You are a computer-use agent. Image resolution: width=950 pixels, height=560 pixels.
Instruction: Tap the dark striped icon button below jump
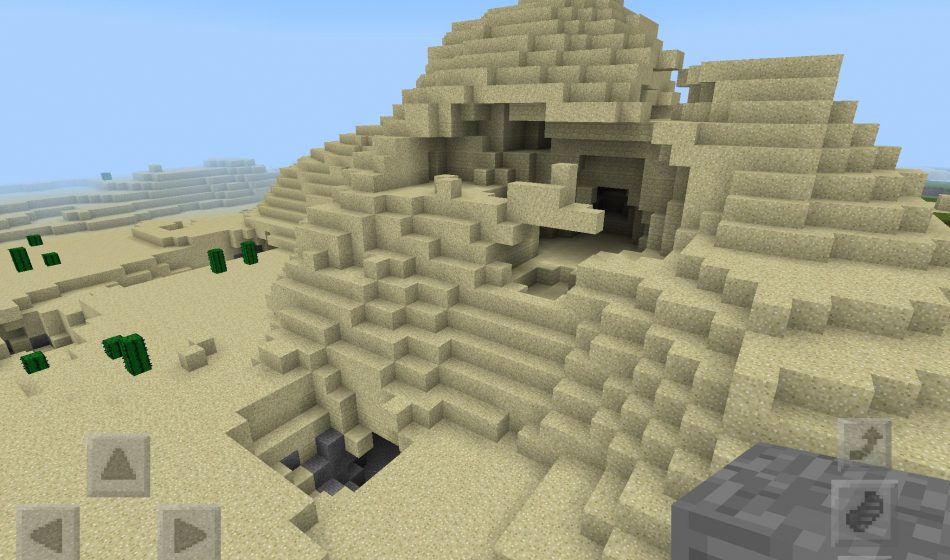[x=863, y=512]
